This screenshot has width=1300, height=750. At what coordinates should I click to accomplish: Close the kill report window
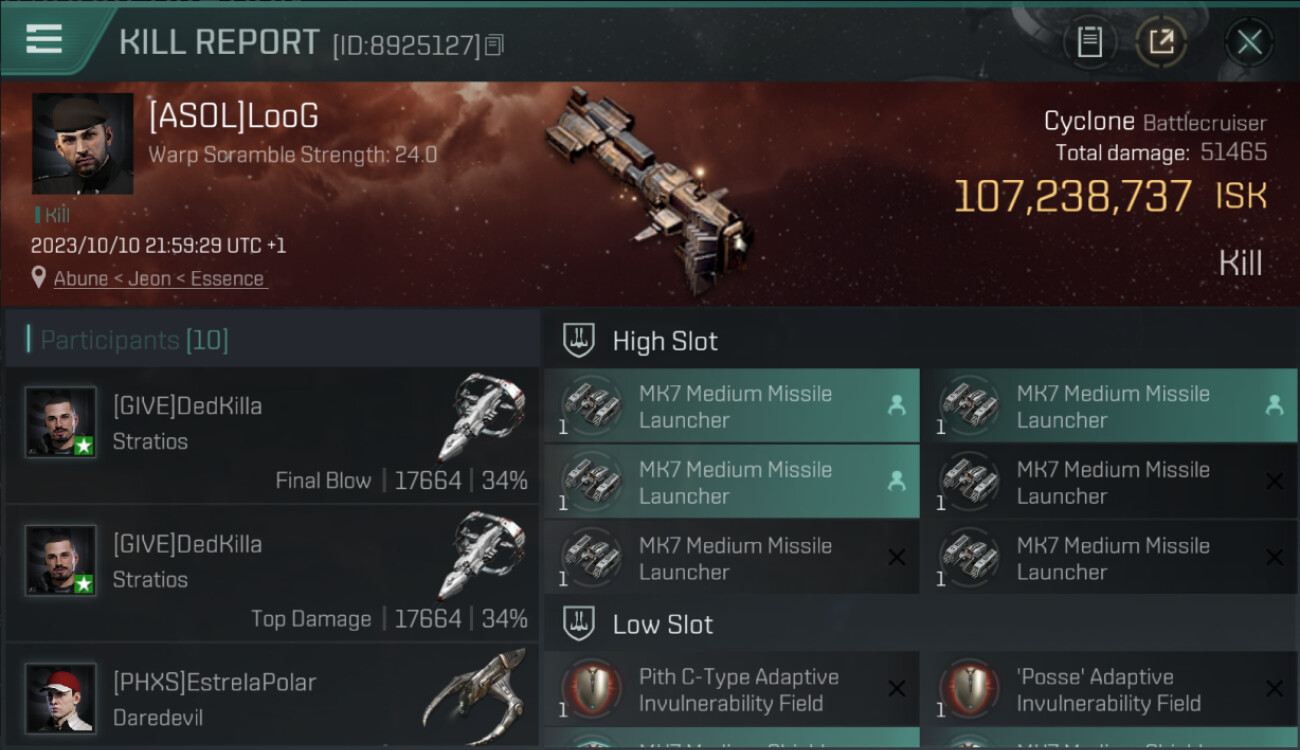coord(1248,42)
